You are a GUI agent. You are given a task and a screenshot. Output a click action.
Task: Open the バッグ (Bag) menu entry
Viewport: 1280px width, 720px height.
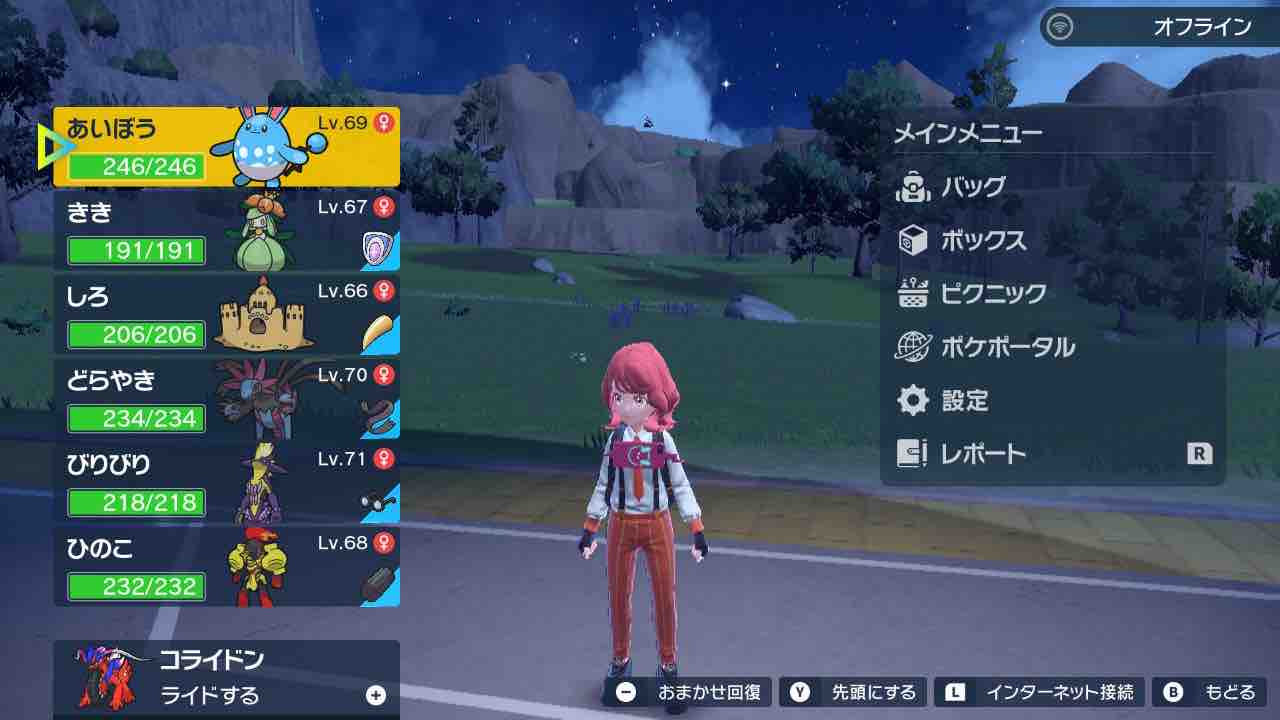[x=972, y=187]
